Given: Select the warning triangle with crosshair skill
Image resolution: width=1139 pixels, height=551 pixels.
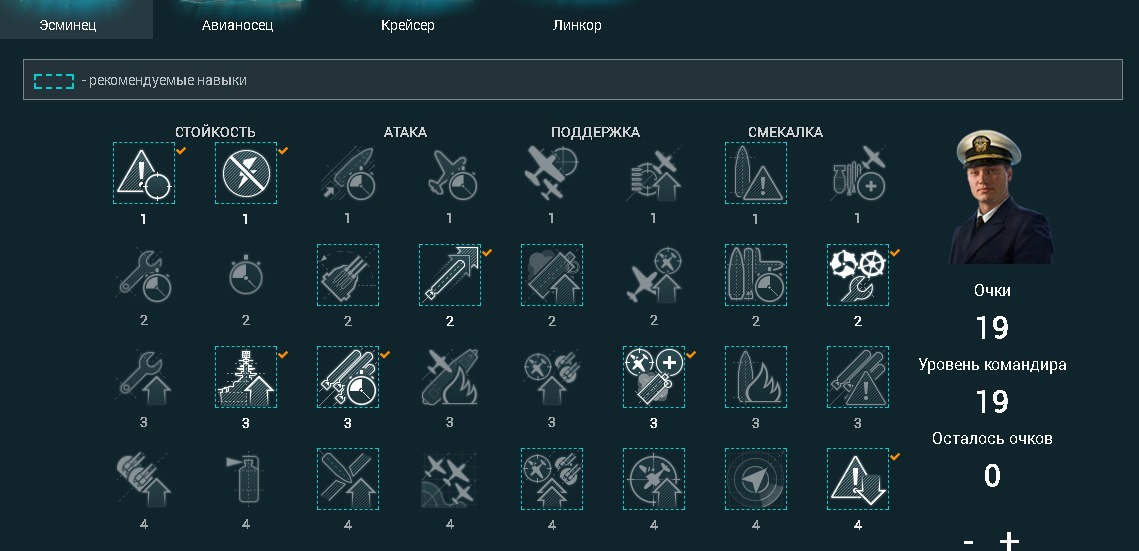Looking at the screenshot, I should (144, 173).
